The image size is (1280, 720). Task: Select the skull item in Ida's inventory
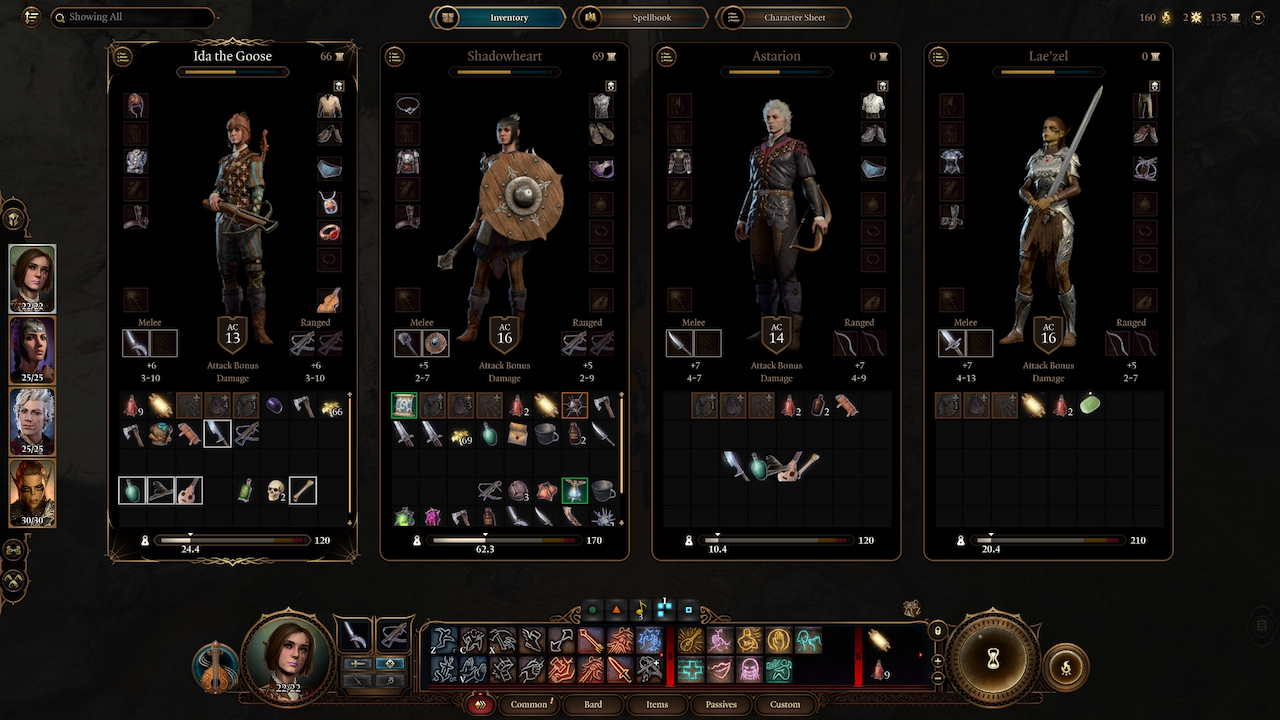coord(275,490)
